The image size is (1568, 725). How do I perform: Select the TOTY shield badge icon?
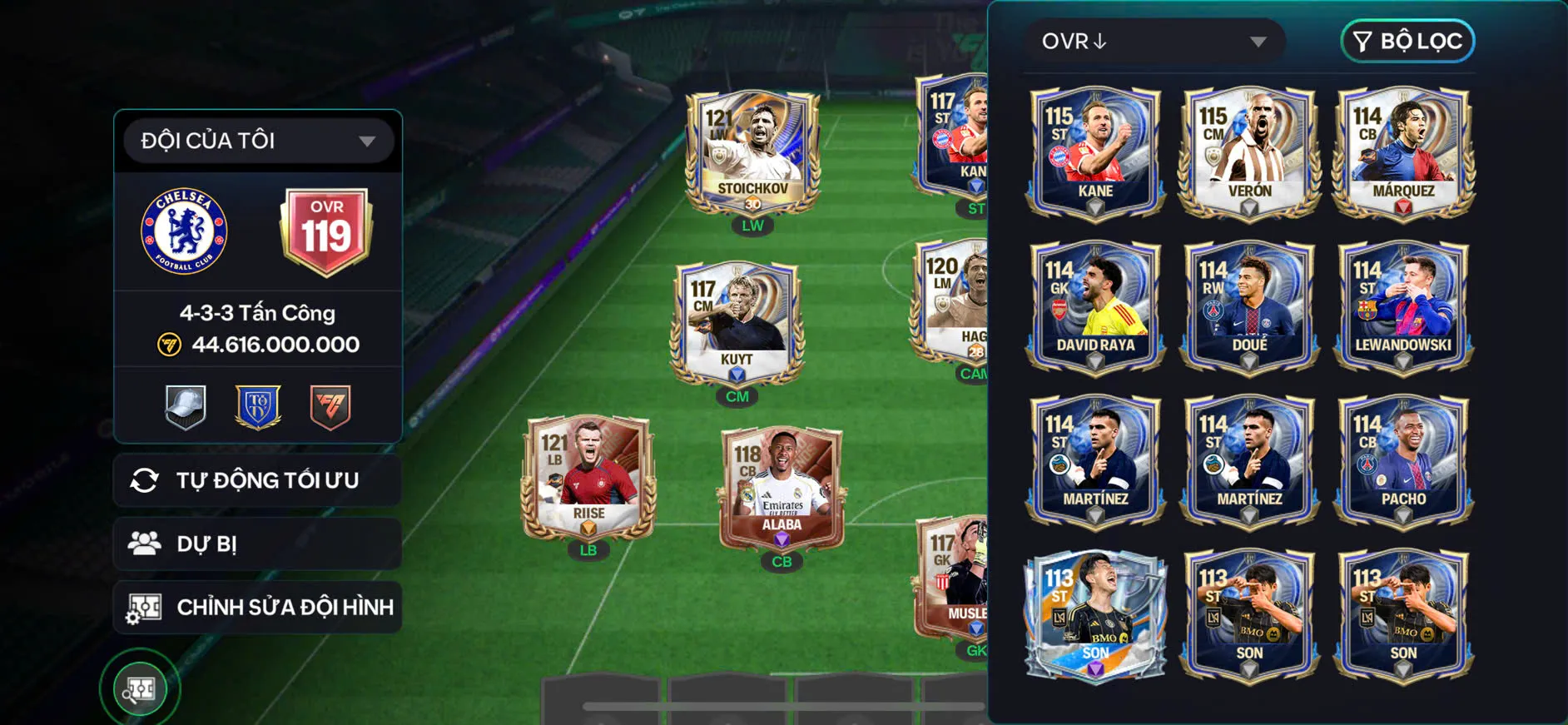coord(258,406)
